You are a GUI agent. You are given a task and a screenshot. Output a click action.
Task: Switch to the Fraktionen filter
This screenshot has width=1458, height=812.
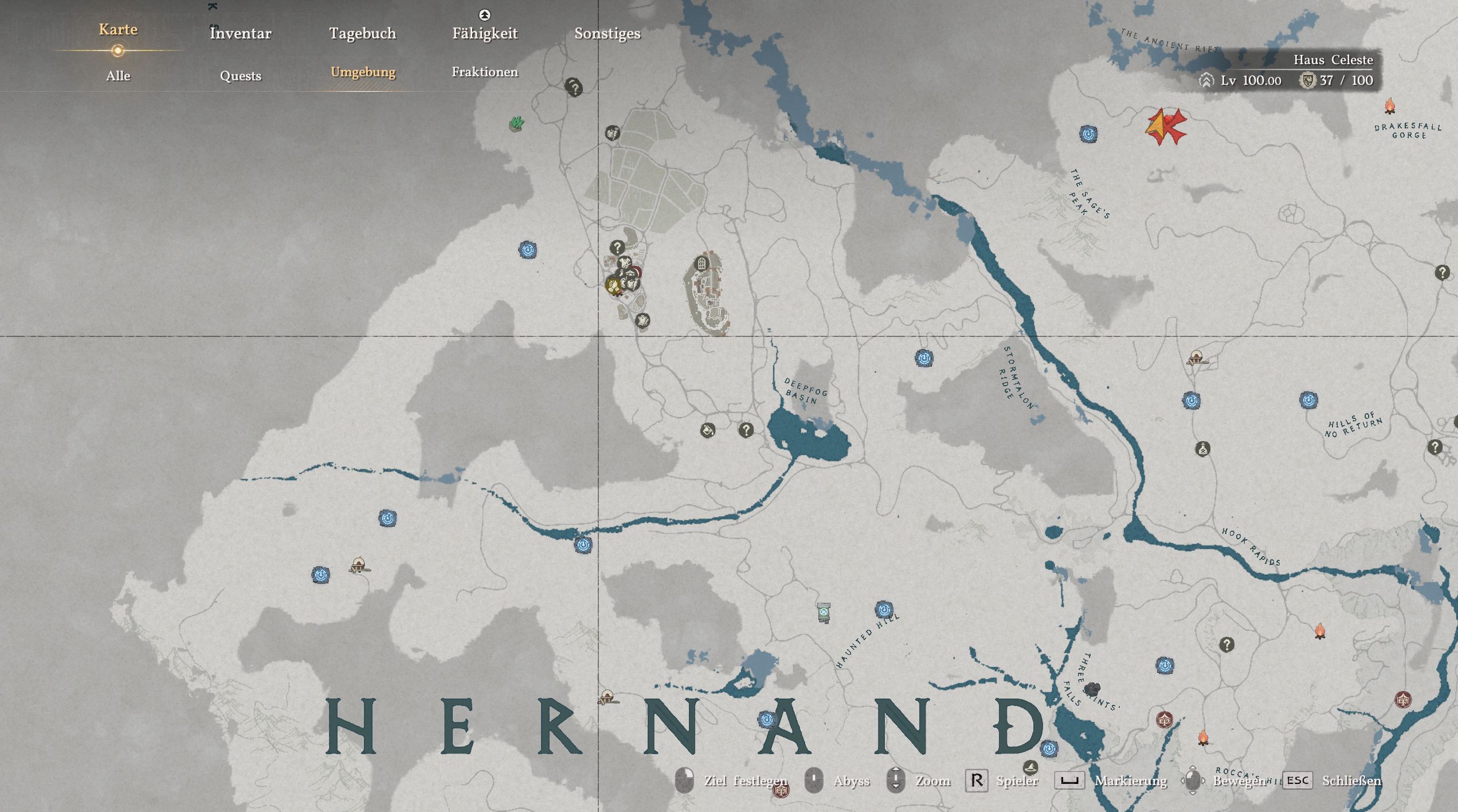click(x=484, y=72)
